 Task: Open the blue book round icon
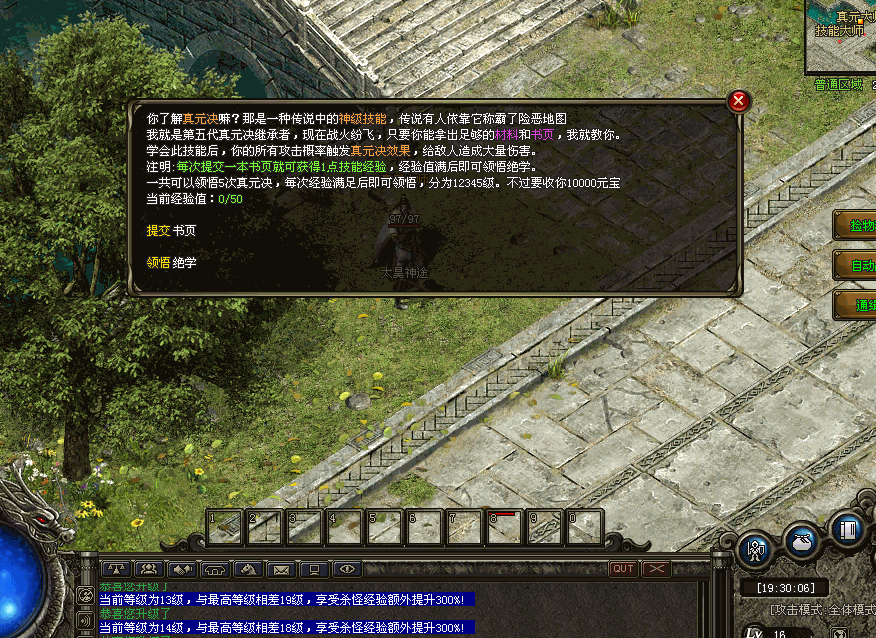847,529
